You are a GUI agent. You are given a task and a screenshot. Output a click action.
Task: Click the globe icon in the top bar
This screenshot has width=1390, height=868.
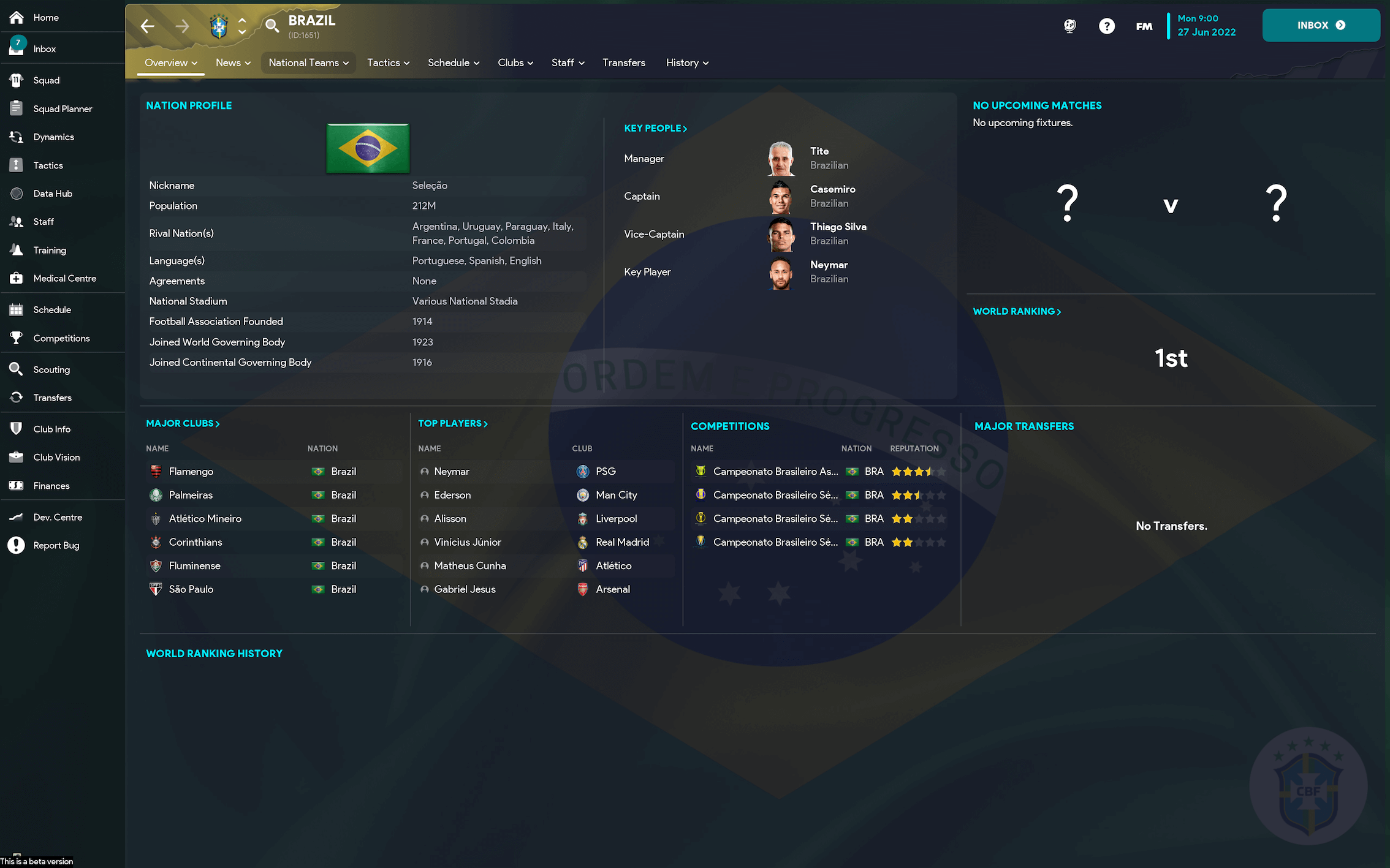[x=1069, y=26]
